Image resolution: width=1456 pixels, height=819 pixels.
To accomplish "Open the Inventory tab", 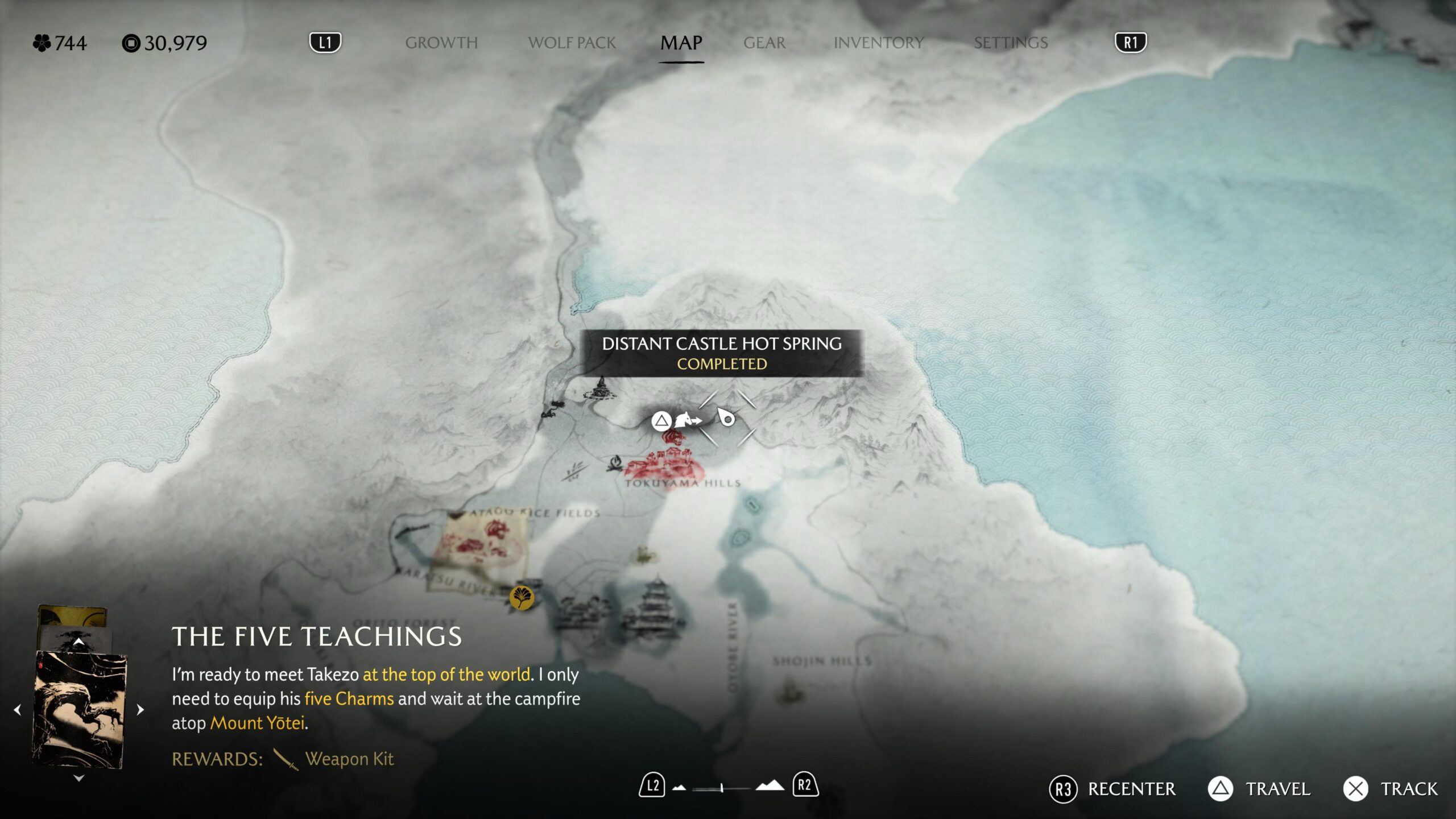I will pos(879,43).
